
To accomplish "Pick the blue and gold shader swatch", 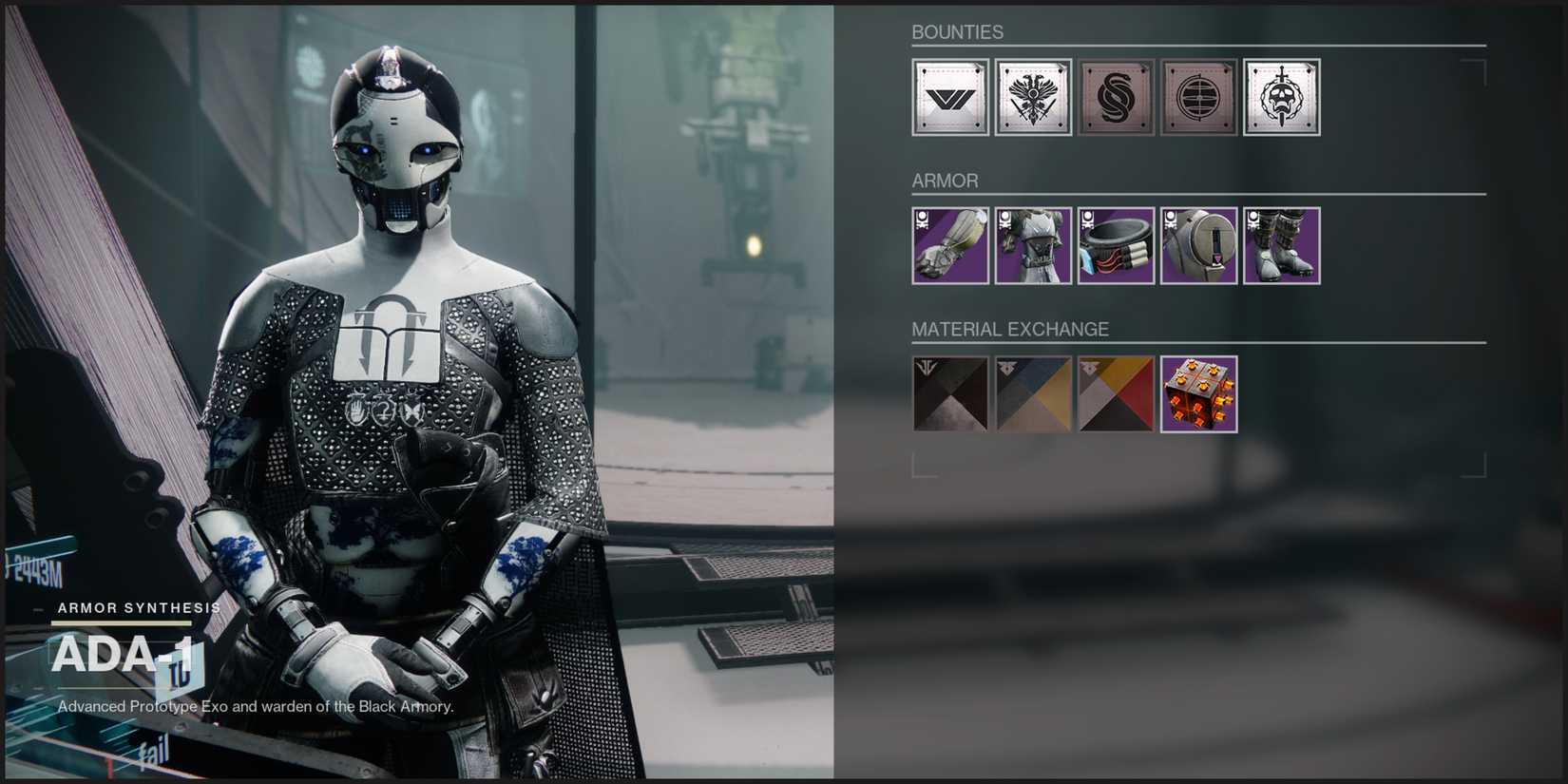I will tap(1032, 393).
